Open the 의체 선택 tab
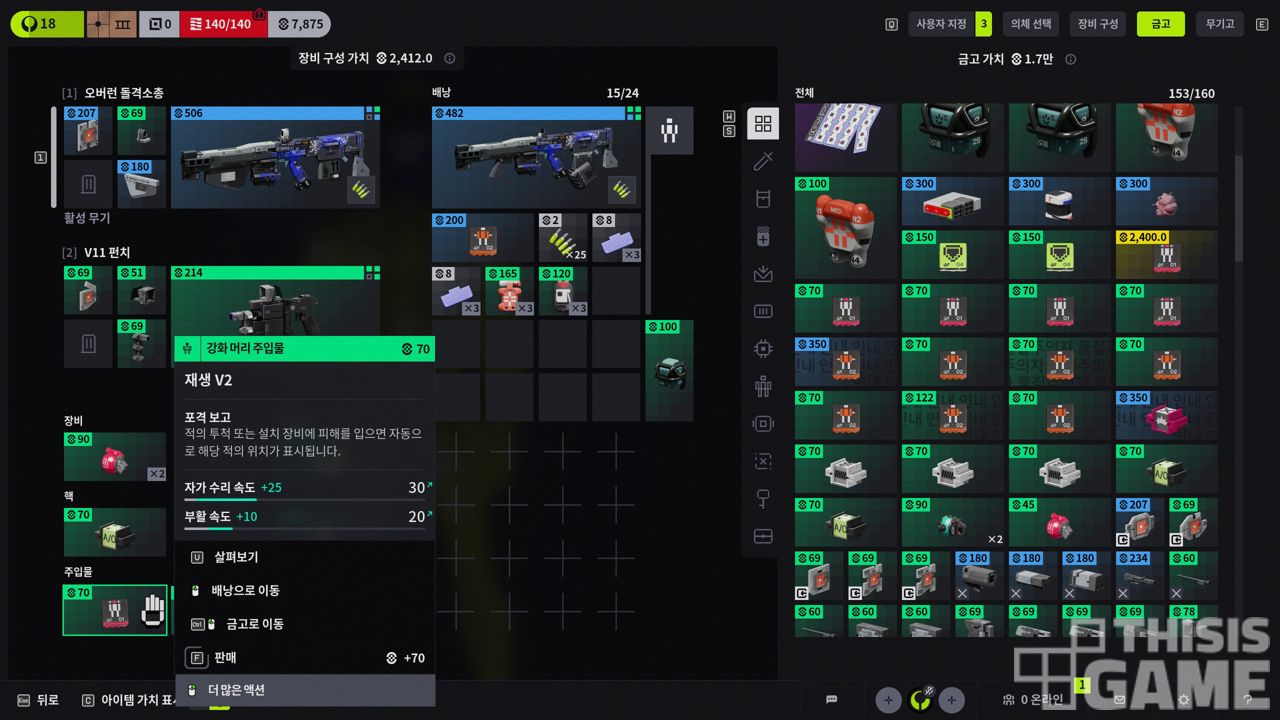This screenshot has width=1280, height=720. click(1030, 24)
